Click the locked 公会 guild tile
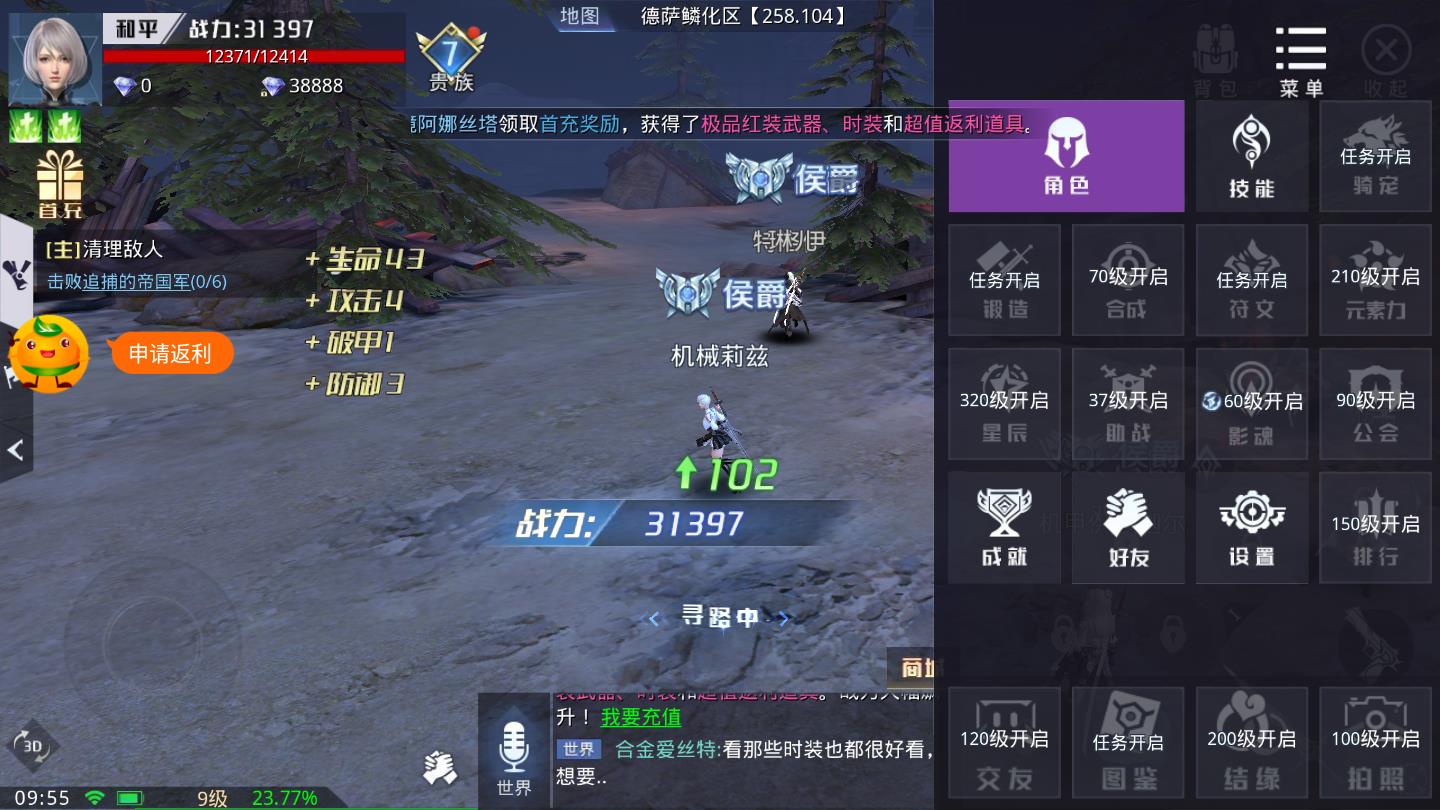This screenshot has width=1440, height=810. 1375,404
